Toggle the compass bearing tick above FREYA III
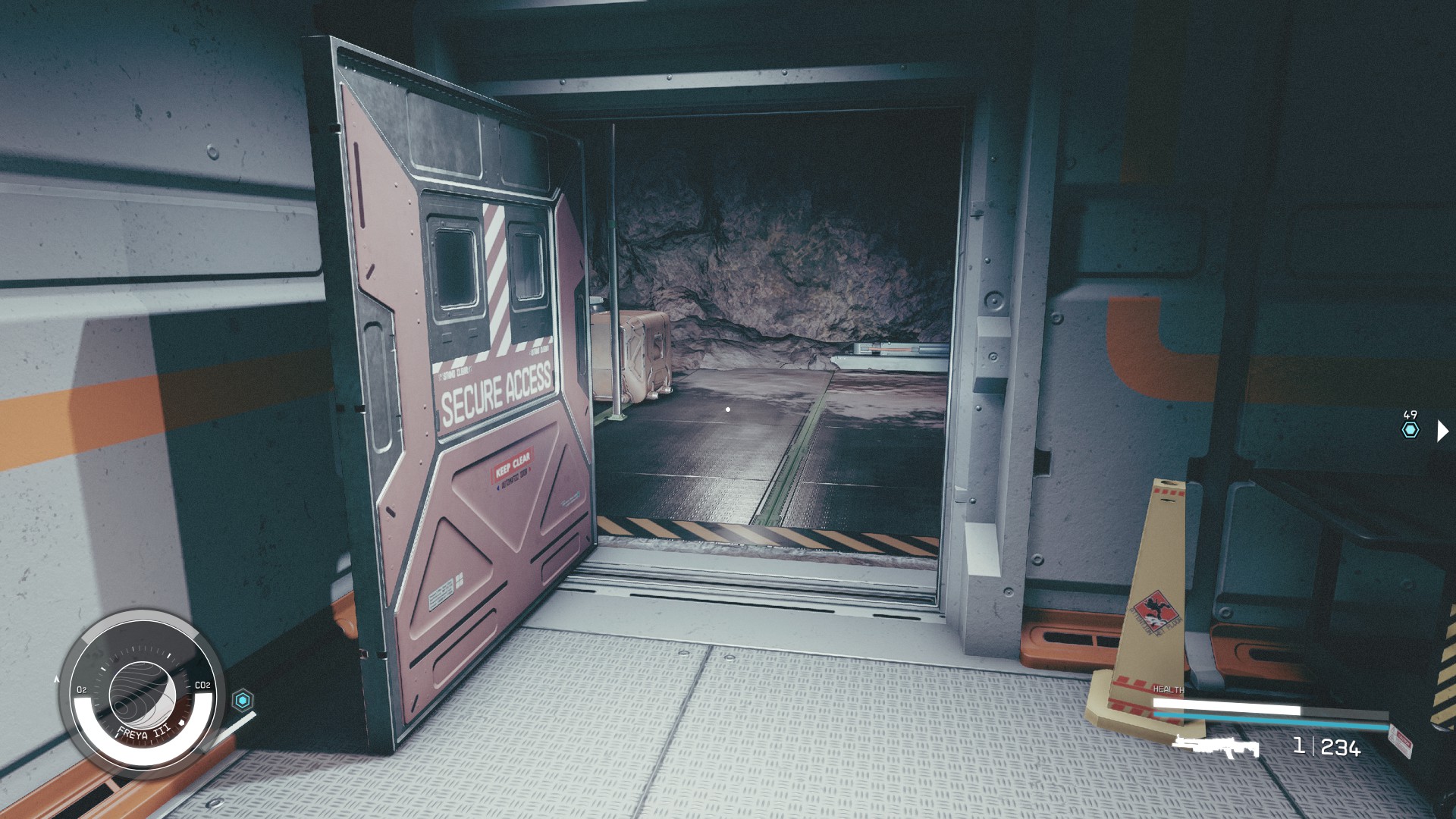 pos(169,655)
